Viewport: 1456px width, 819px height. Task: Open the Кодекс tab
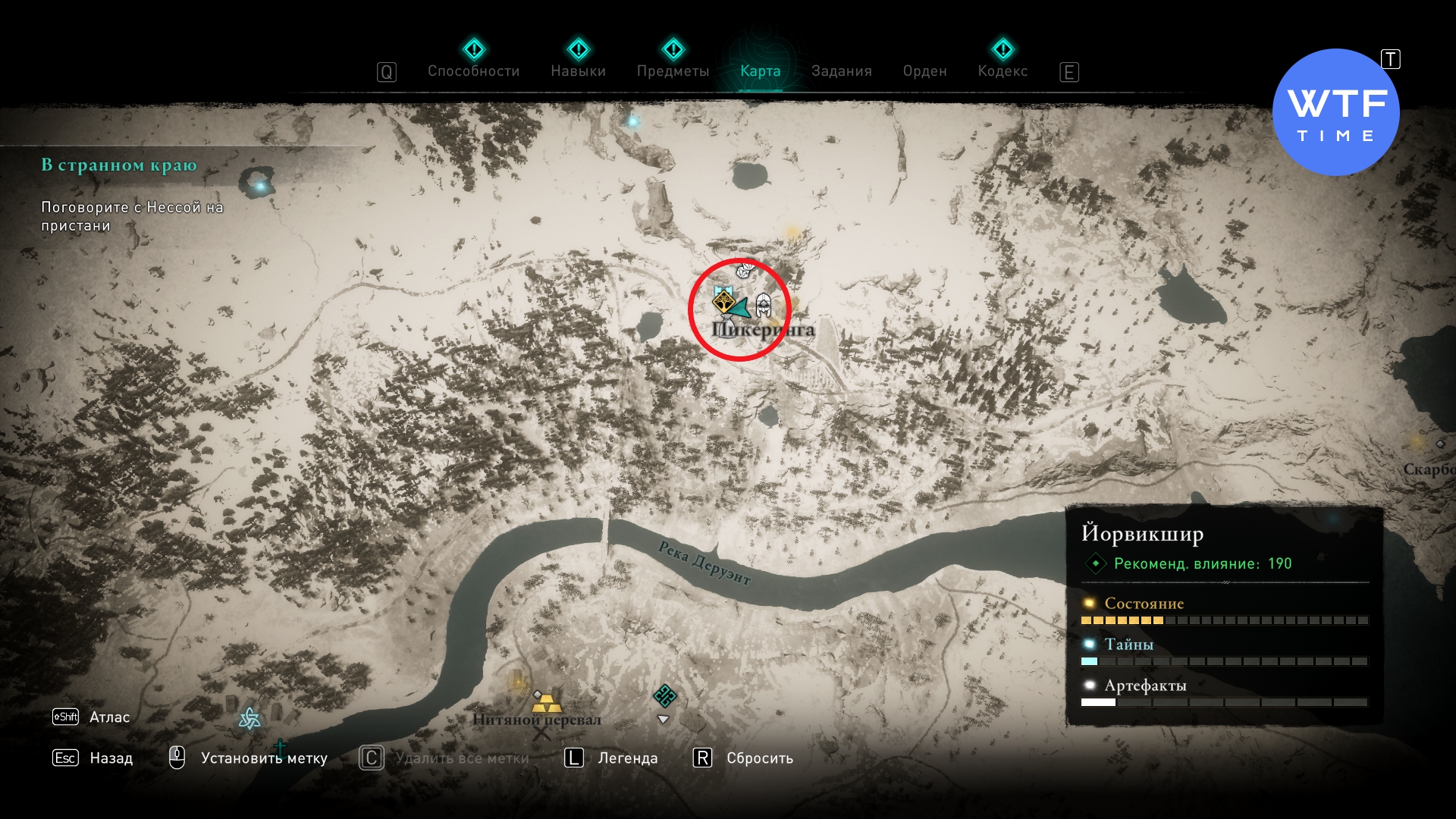click(1003, 71)
